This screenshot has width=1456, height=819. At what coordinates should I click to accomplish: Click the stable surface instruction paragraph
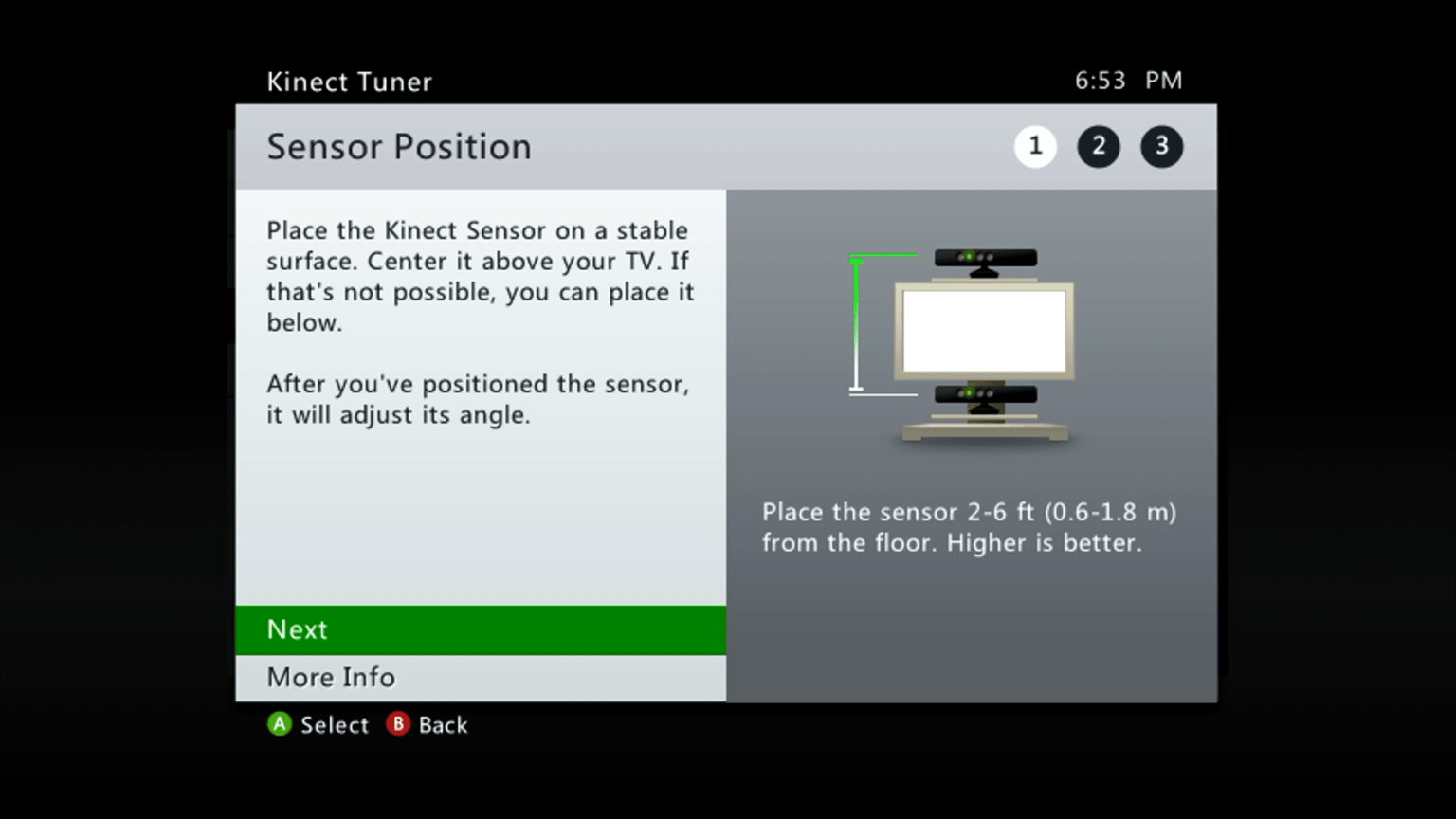tap(480, 275)
